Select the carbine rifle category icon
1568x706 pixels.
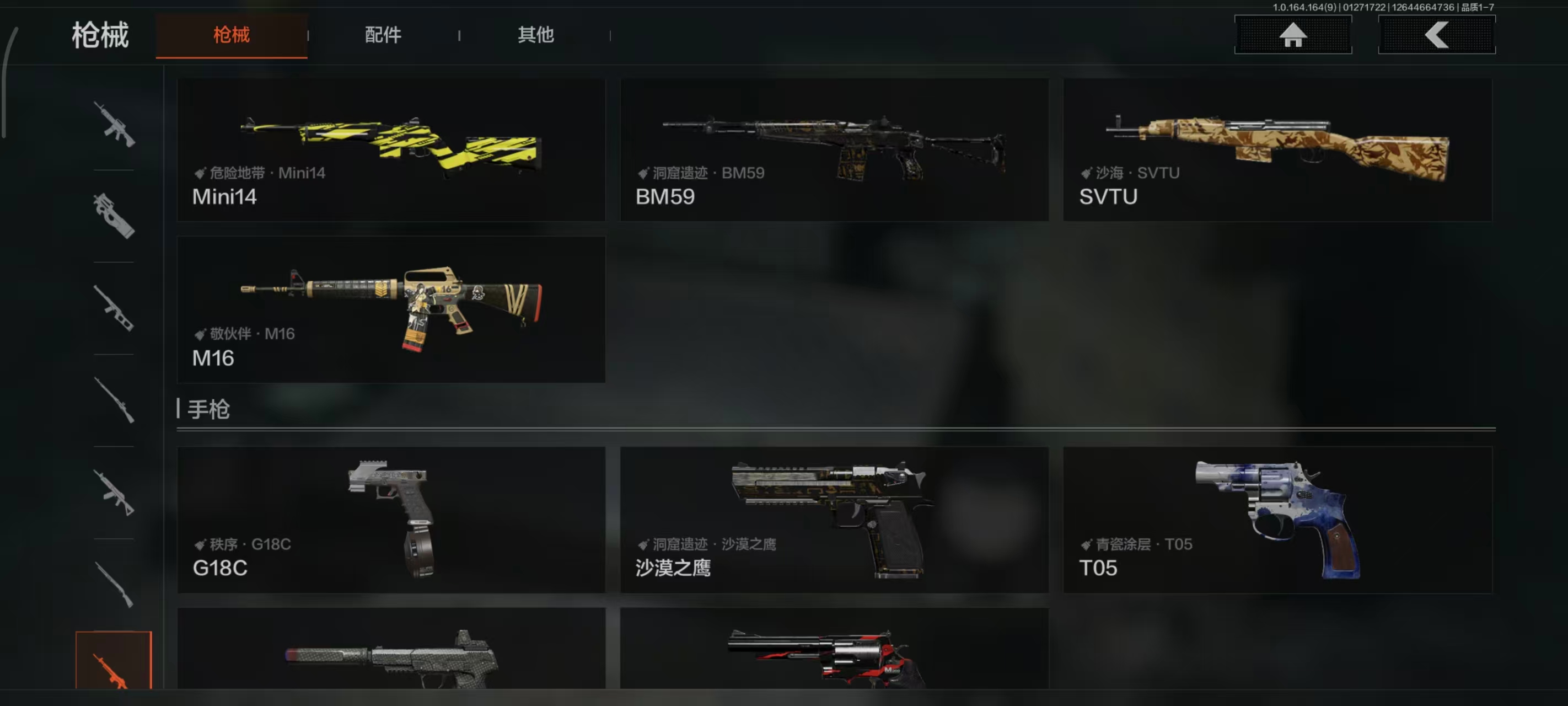(x=115, y=494)
